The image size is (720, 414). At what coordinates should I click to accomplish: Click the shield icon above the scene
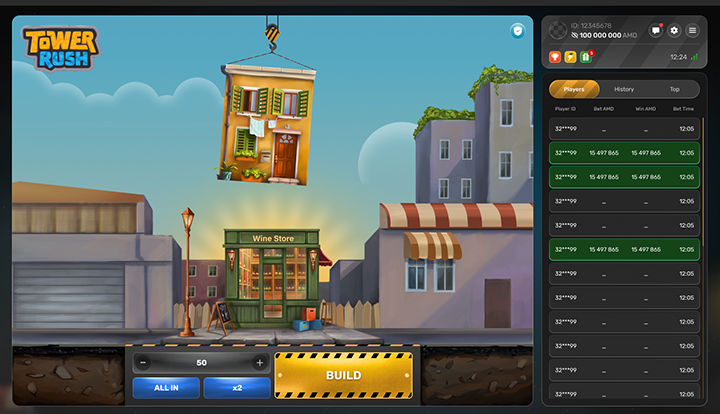click(517, 31)
